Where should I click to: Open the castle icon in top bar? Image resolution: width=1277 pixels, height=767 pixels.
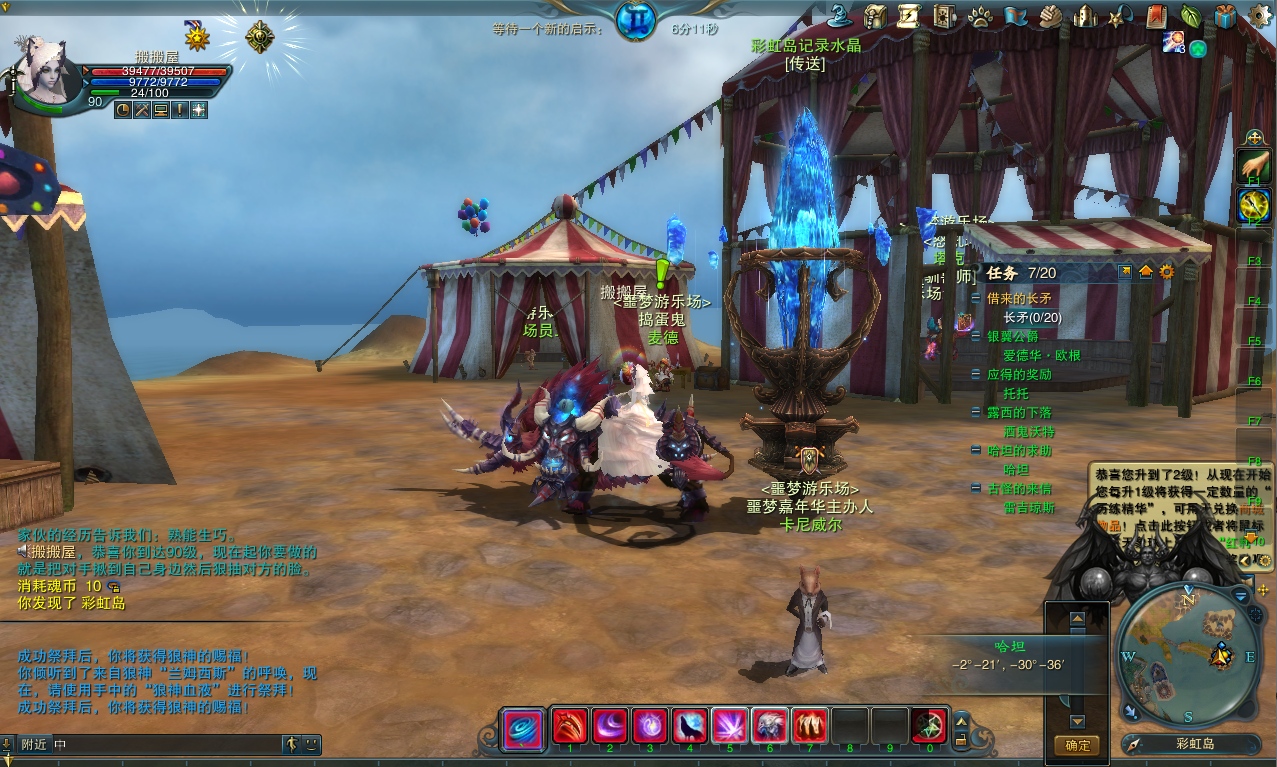point(1085,16)
